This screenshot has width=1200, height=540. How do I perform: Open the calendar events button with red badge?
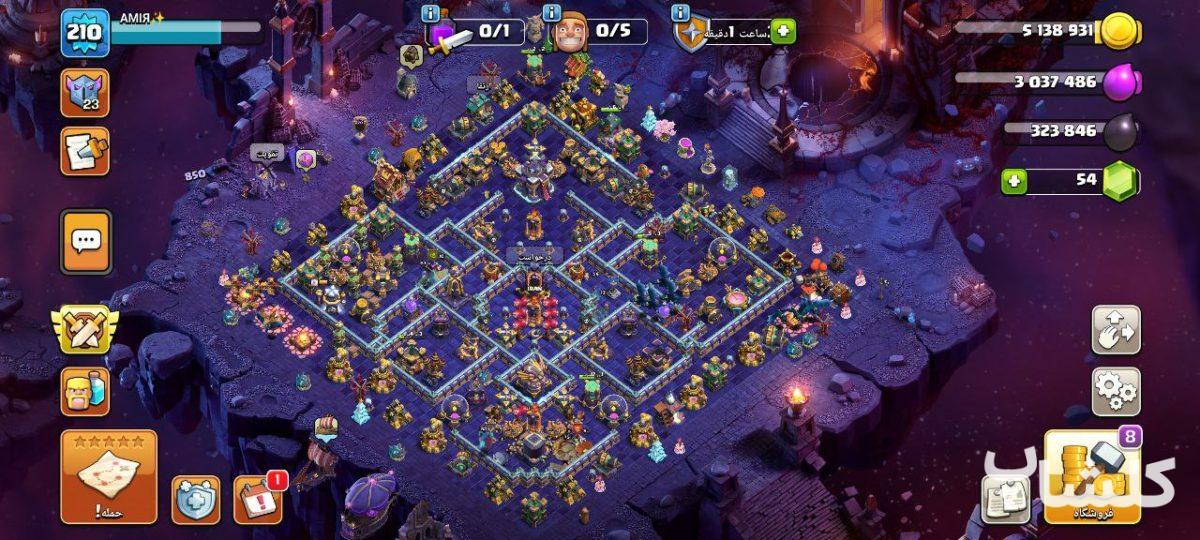point(257,499)
